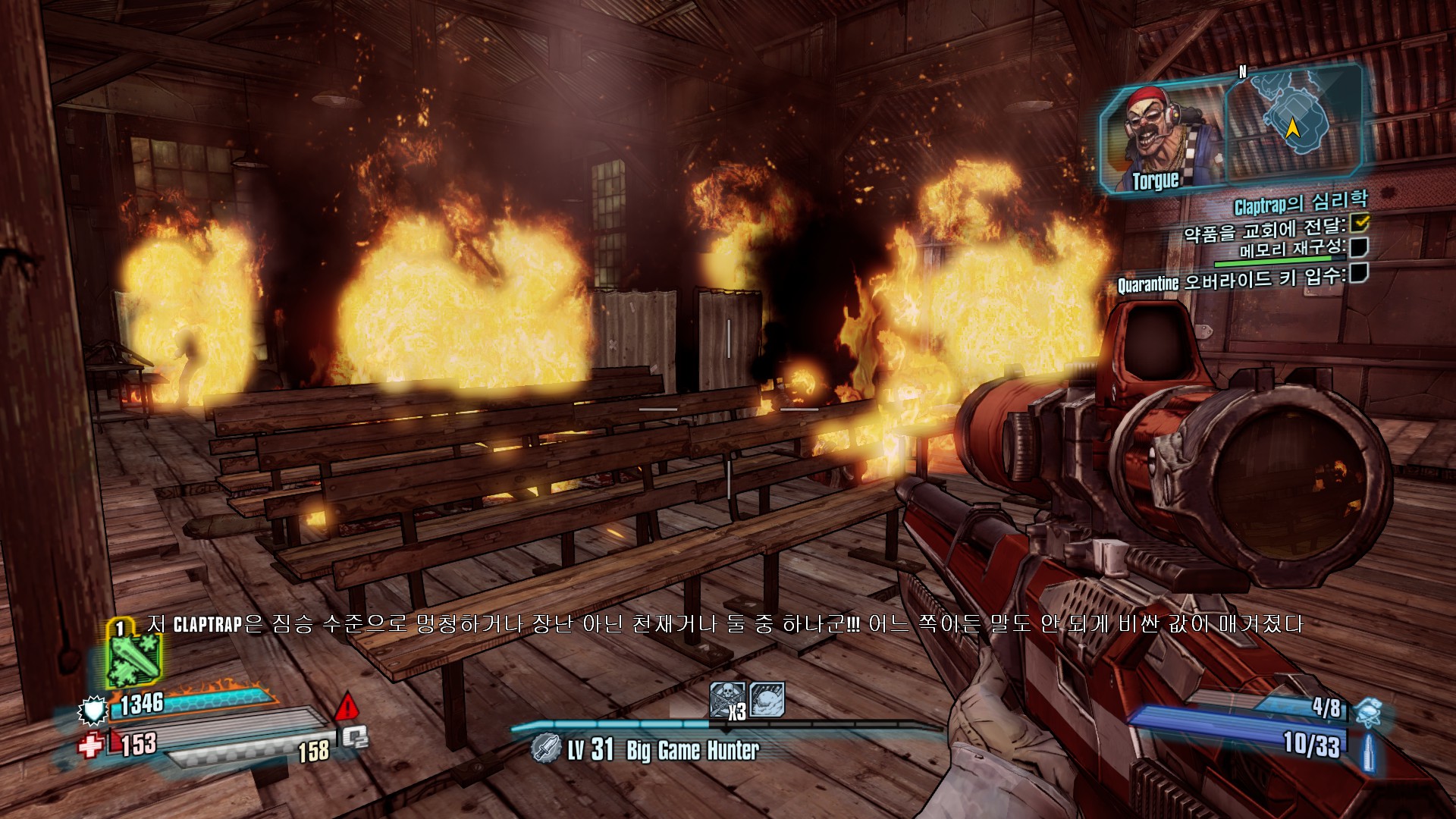Click the Quarantine 오버라이드 키 입수 objective box
This screenshot has height=819, width=1456.
[x=1358, y=272]
